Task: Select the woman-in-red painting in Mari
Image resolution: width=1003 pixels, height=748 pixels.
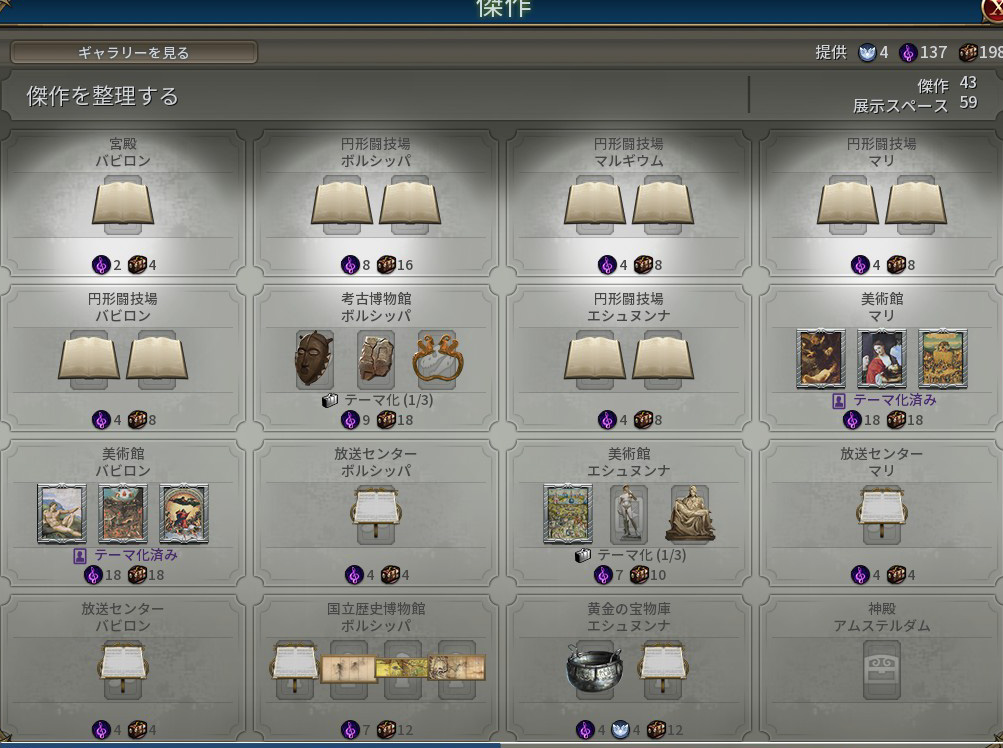Action: pos(882,358)
